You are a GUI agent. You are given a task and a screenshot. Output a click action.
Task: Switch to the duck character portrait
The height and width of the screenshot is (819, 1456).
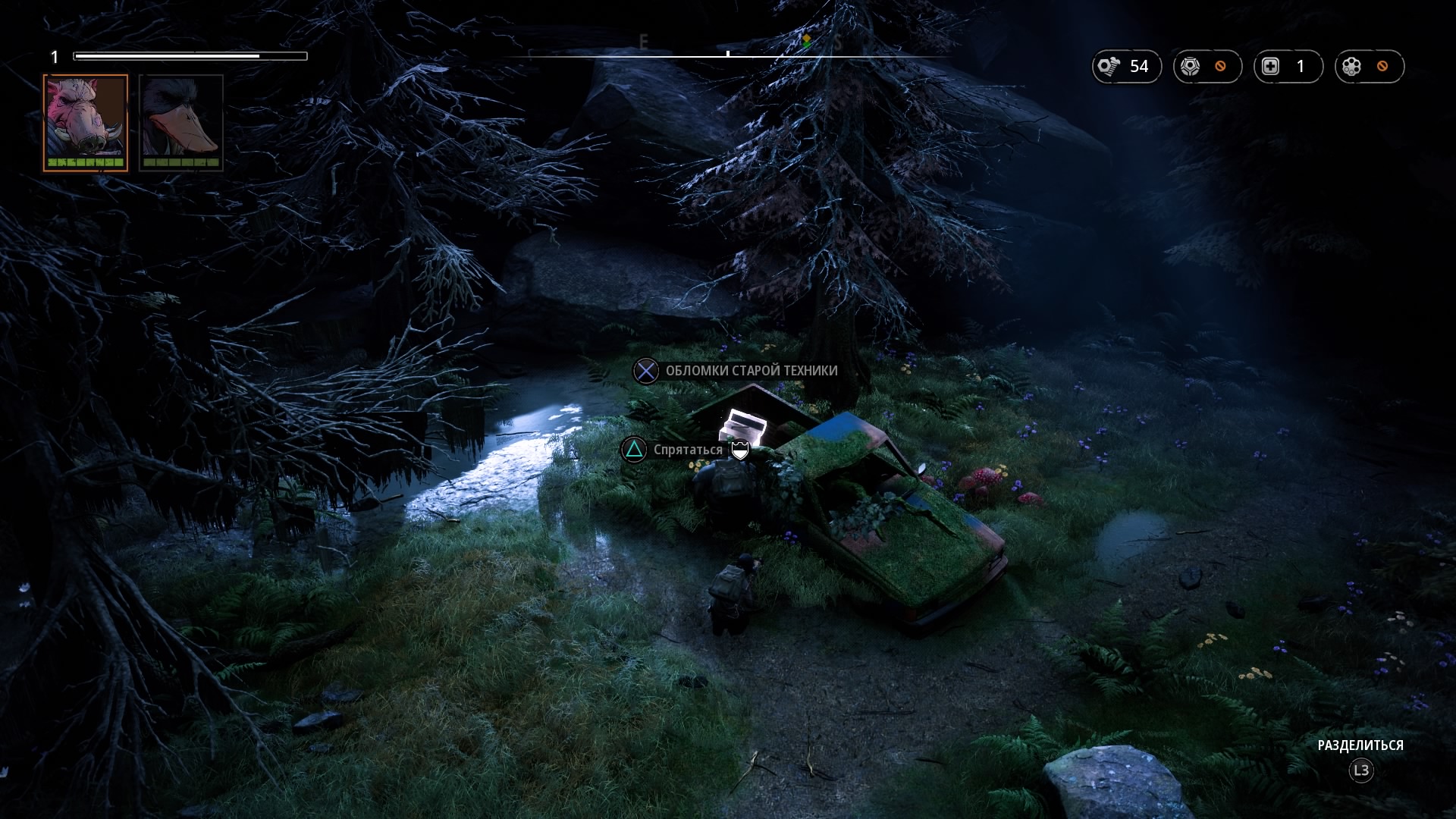tap(181, 121)
